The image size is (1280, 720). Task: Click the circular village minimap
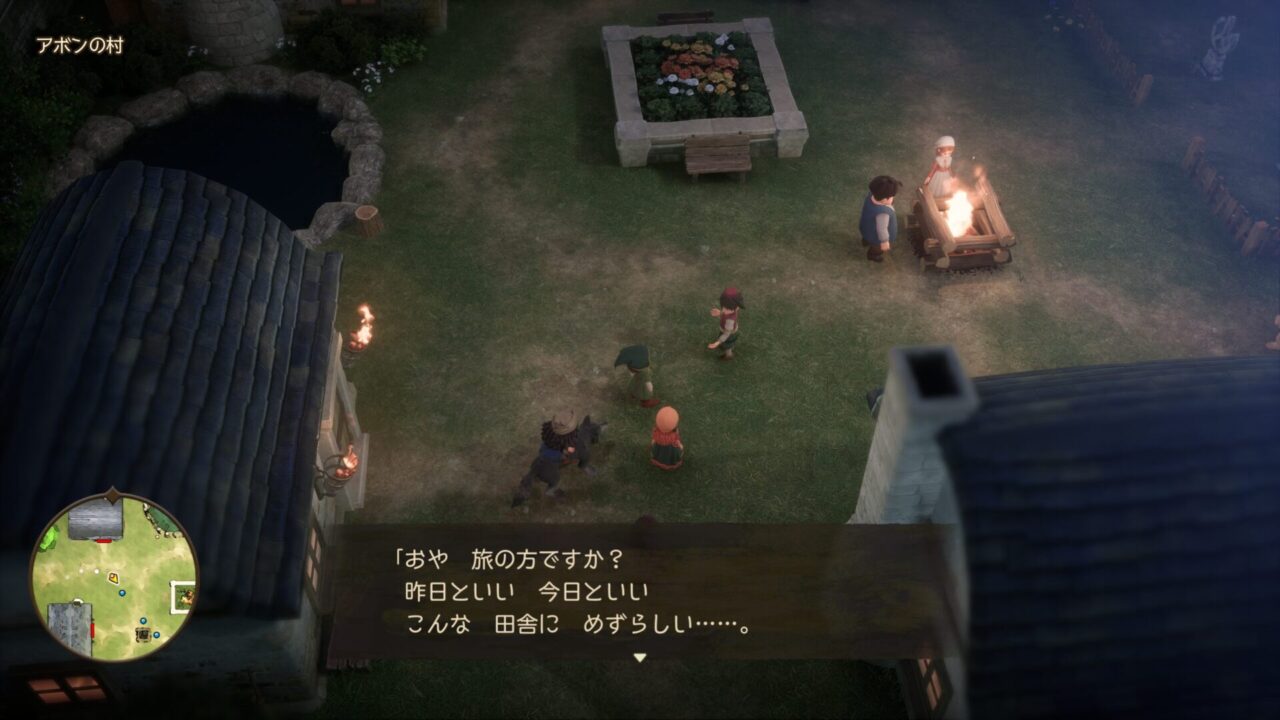[x=114, y=577]
